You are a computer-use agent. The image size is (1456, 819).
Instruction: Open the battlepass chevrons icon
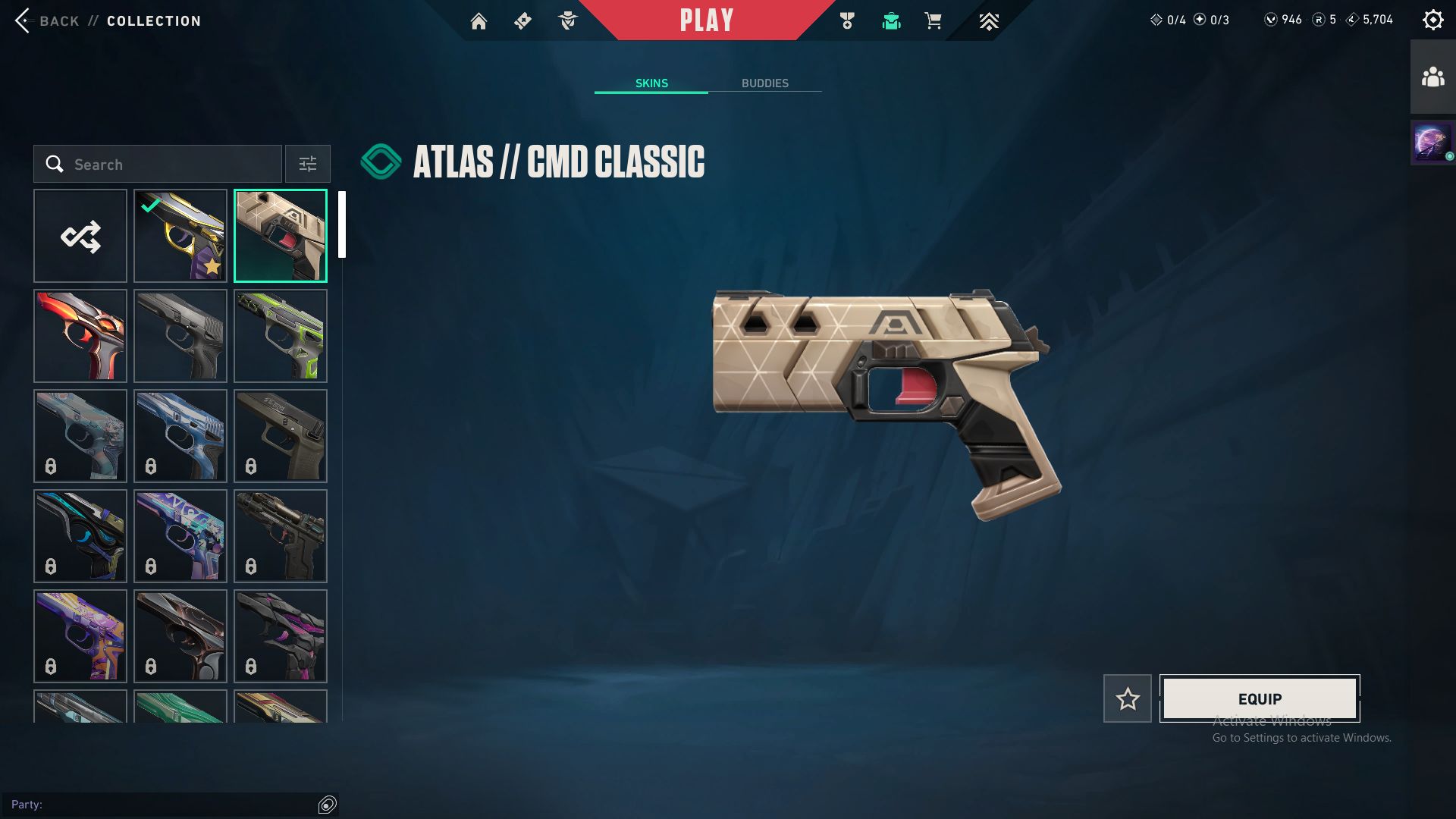pyautogui.click(x=988, y=21)
